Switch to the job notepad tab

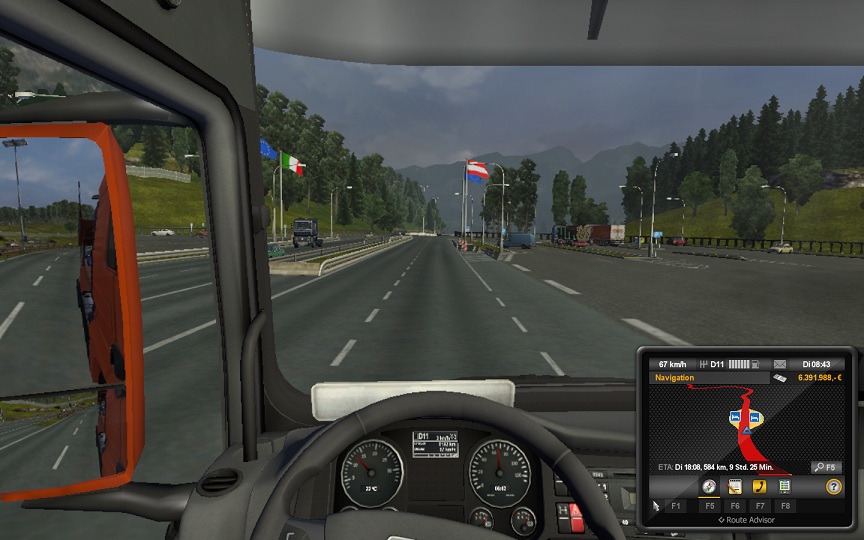[734, 486]
